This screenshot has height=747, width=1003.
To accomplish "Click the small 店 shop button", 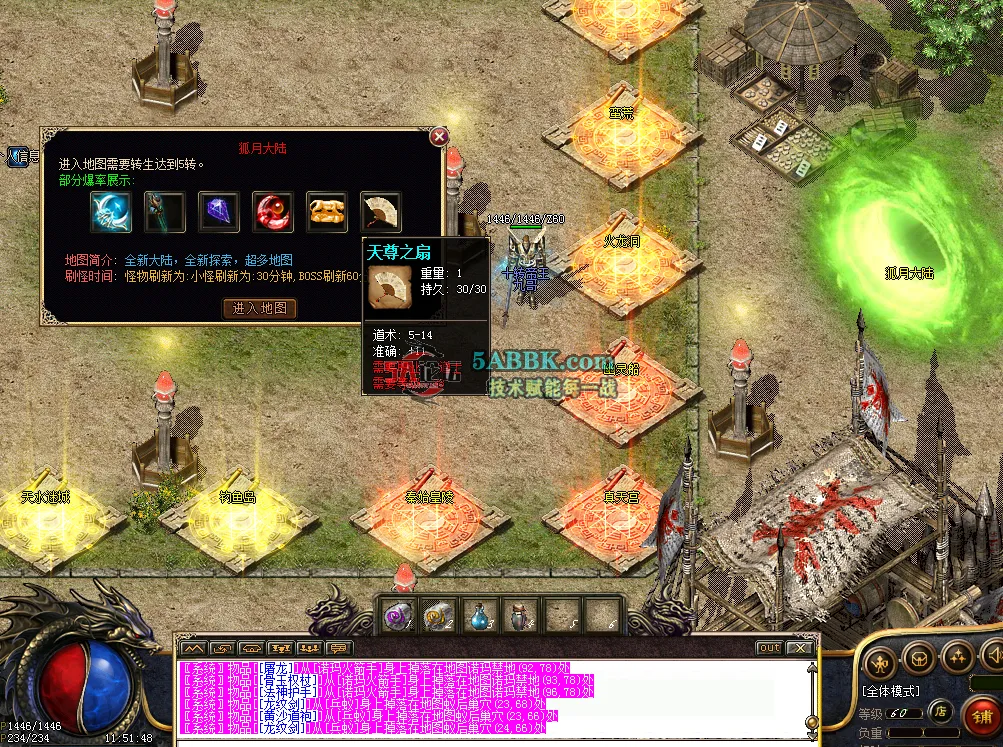I will 941,712.
